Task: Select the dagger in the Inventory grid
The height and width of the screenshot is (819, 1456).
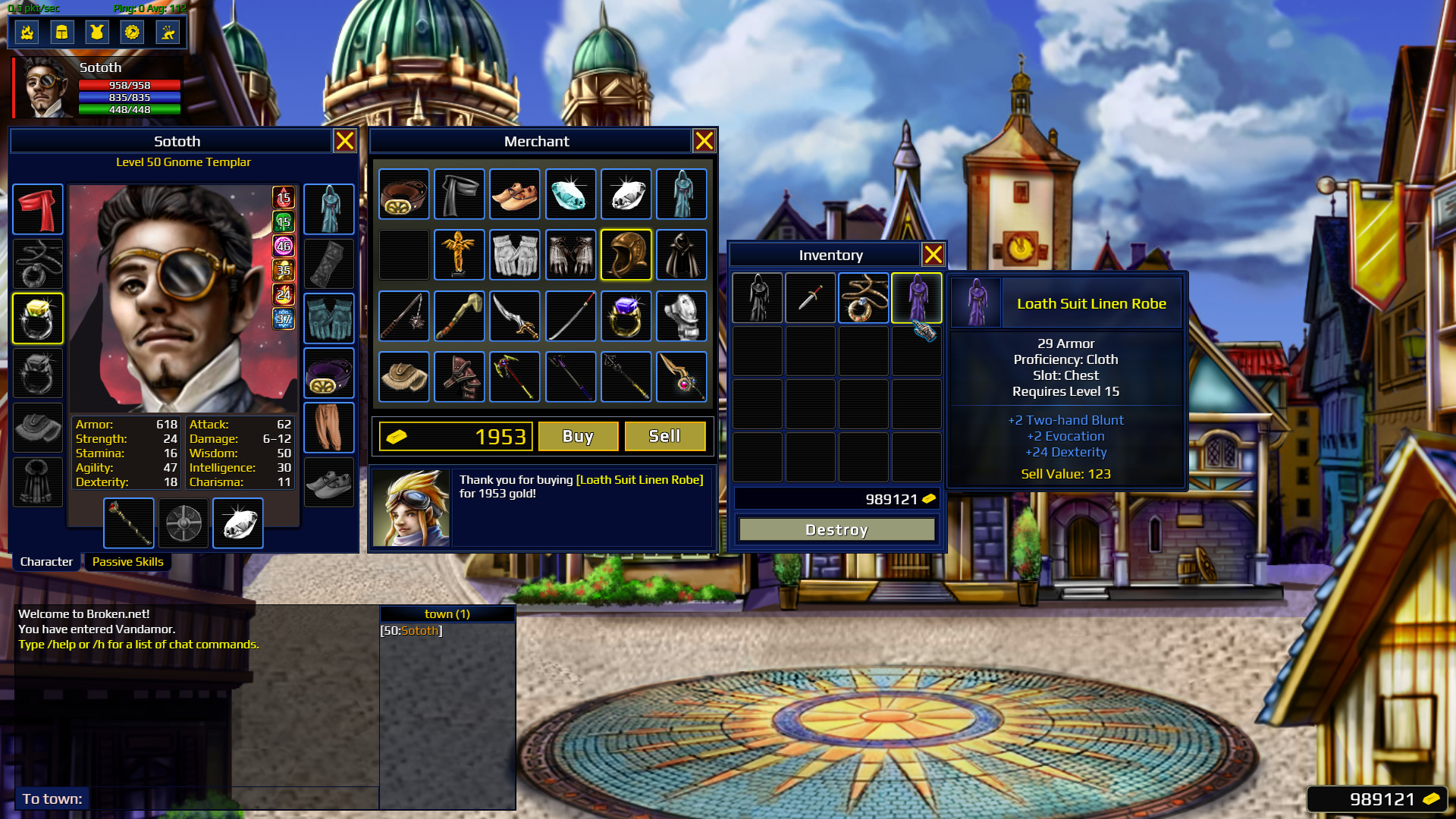Action: click(811, 297)
